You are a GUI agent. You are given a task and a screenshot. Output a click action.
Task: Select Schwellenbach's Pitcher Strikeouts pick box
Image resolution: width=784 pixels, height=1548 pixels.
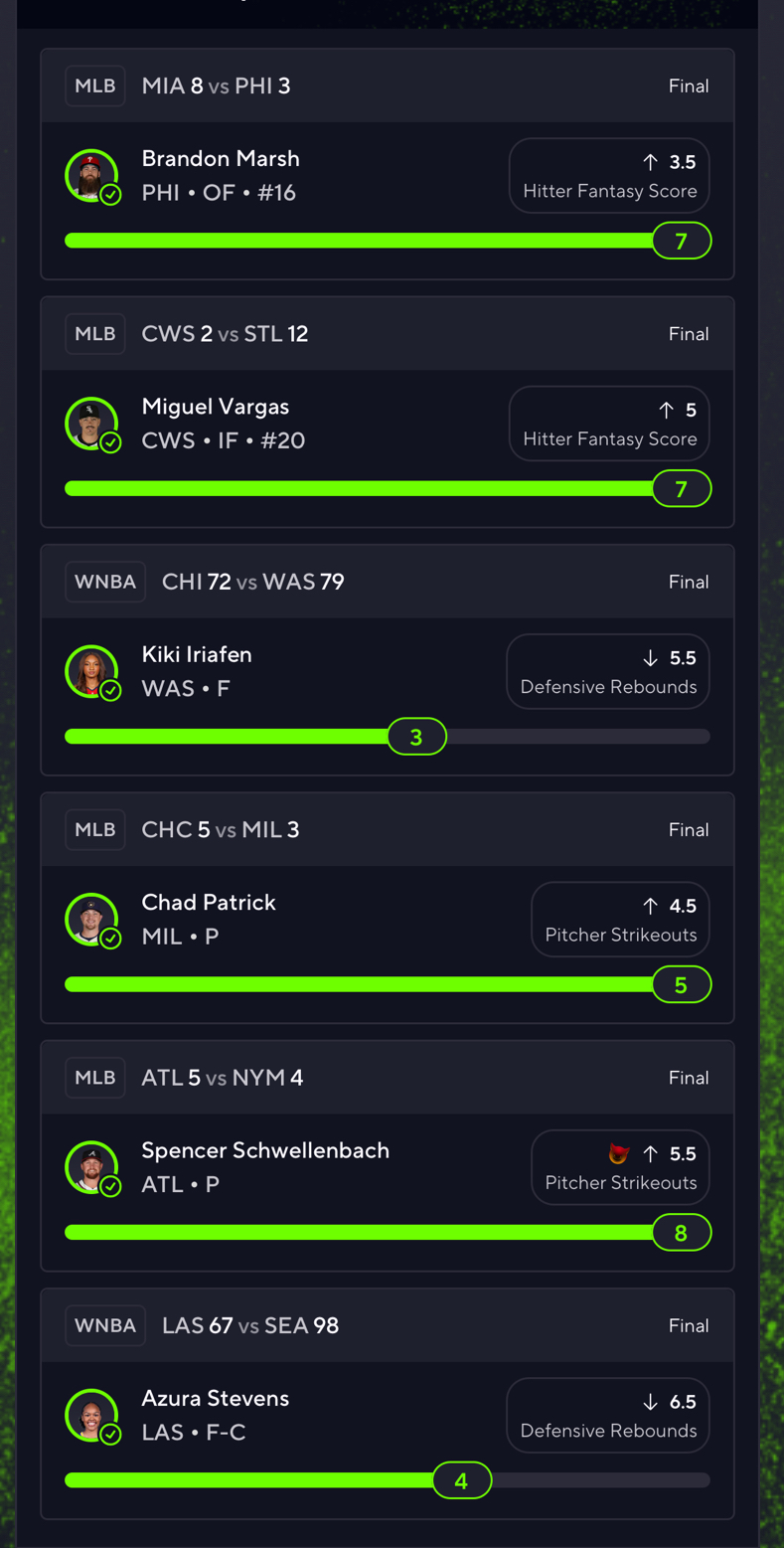(620, 1168)
